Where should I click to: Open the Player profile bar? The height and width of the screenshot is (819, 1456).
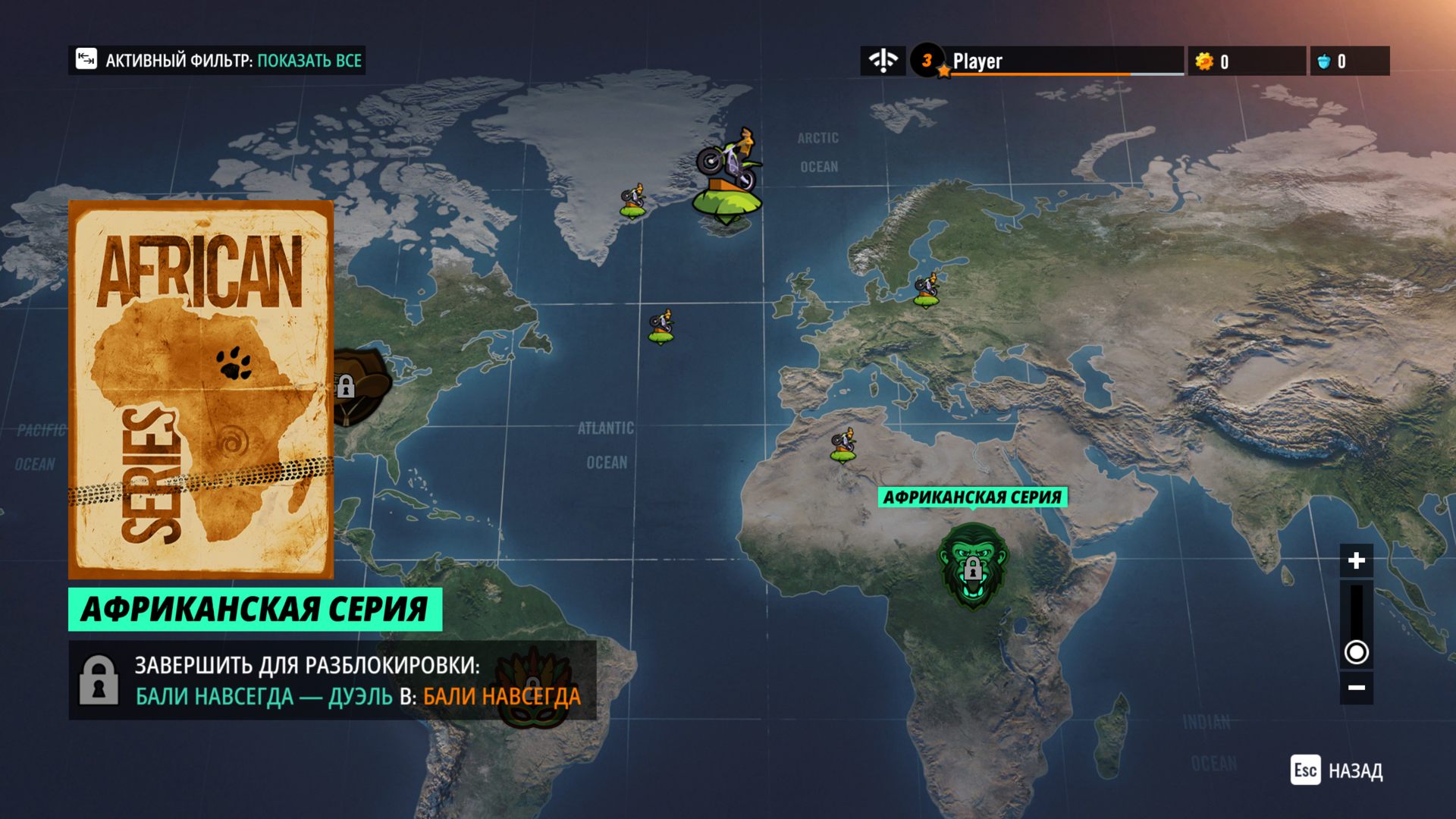1046,61
